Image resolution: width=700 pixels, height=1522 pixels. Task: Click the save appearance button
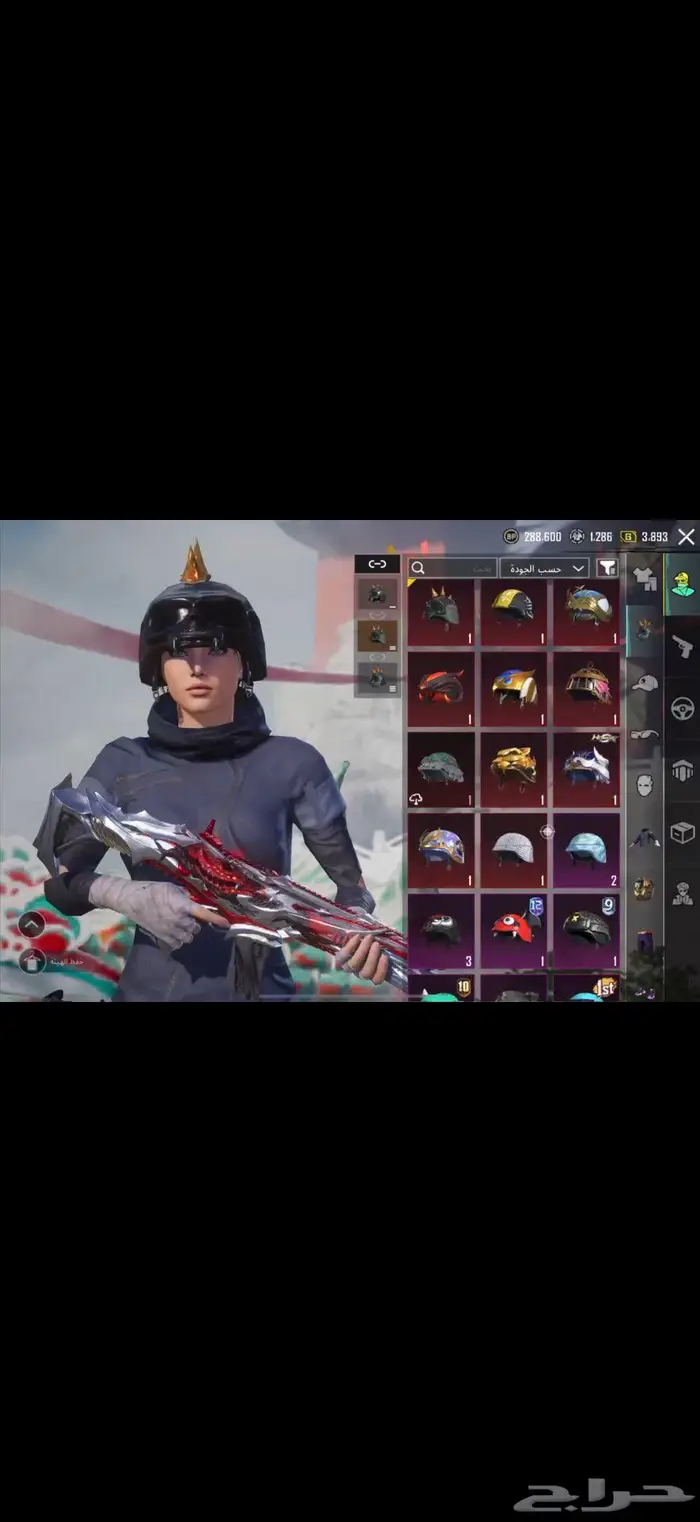tap(31, 961)
